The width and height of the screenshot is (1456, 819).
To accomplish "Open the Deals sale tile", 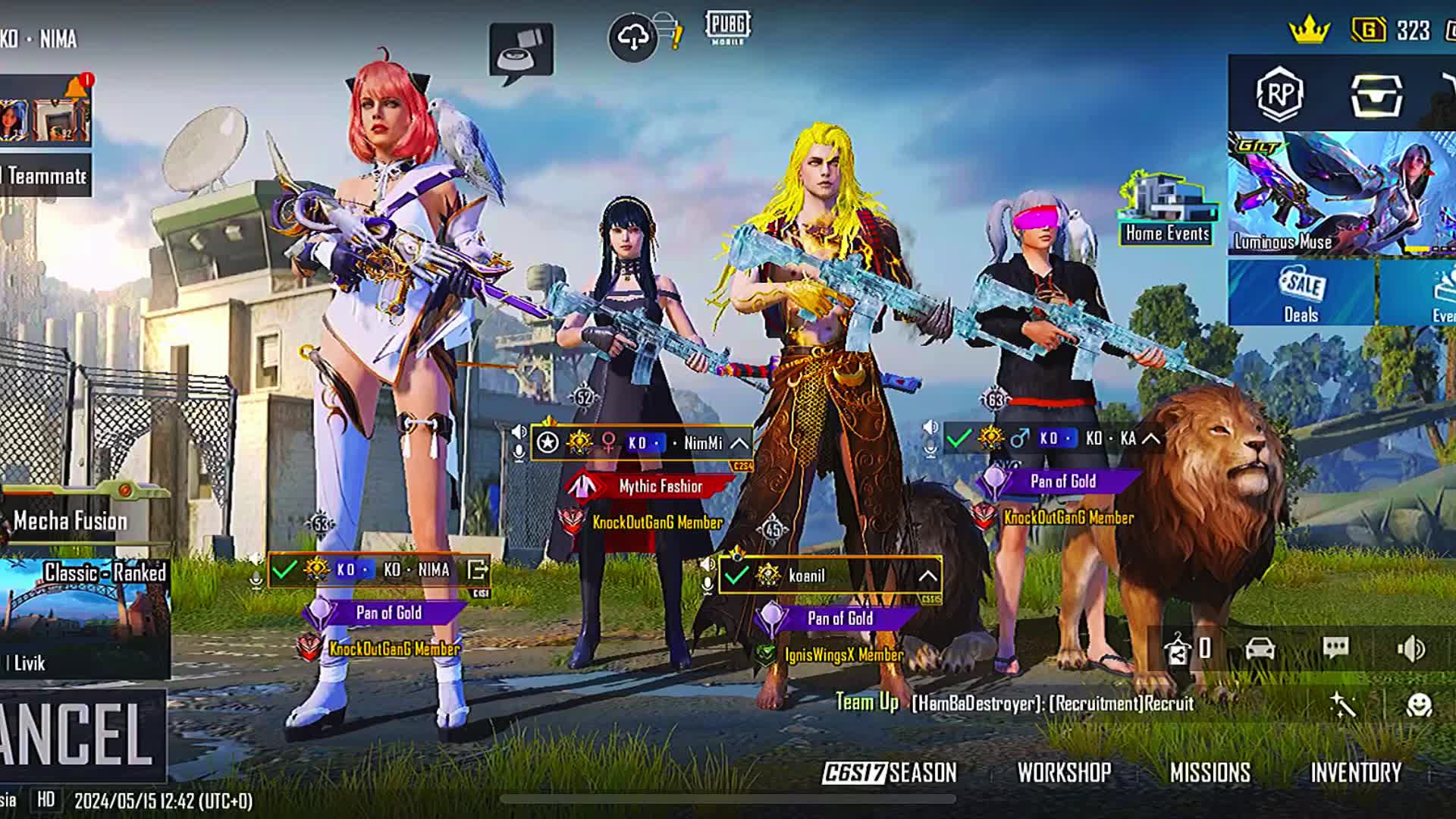I will coord(1301,293).
